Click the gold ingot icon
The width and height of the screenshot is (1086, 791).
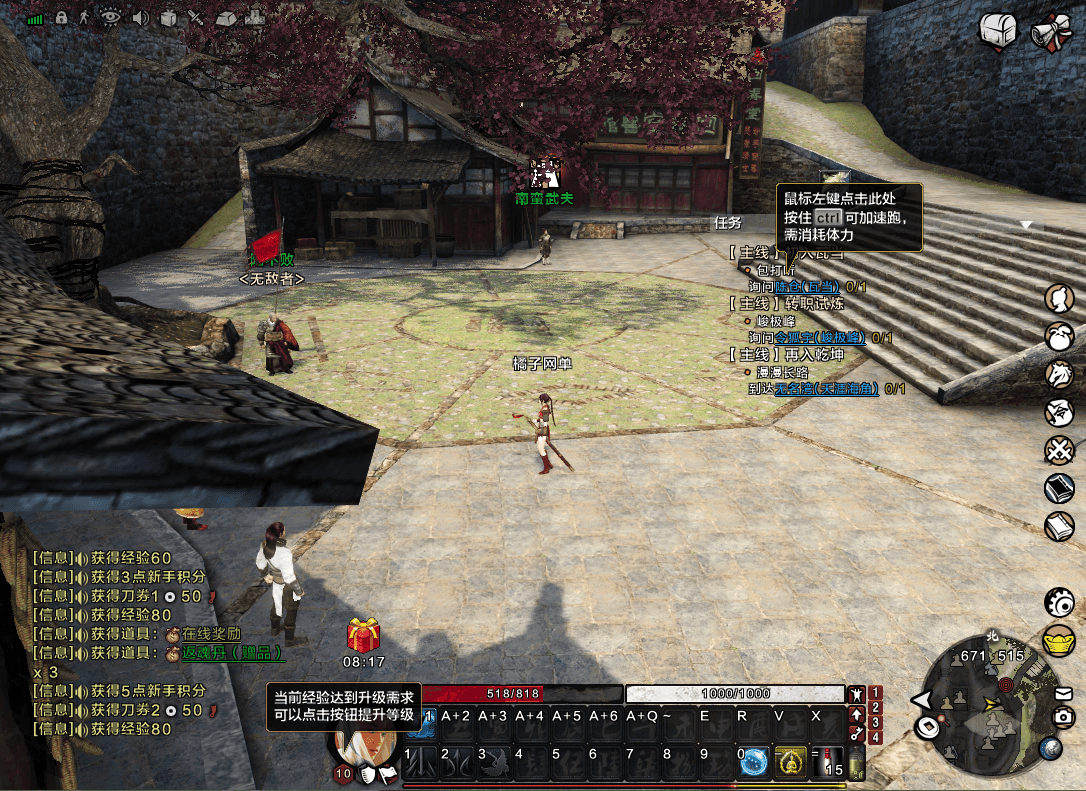point(1060,640)
